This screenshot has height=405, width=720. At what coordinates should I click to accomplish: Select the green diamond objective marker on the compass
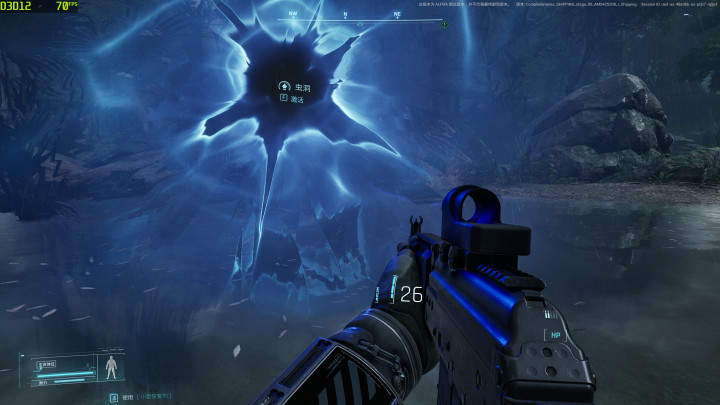pos(444,24)
